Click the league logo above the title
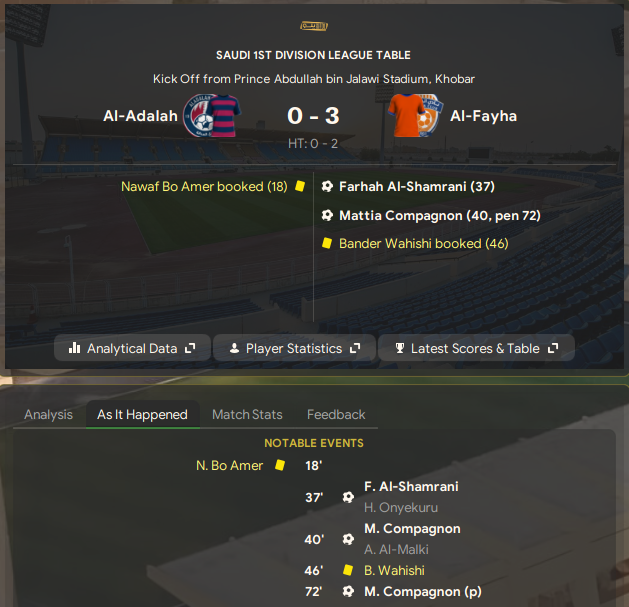Viewport: 629px width, 607px height. (x=313, y=26)
